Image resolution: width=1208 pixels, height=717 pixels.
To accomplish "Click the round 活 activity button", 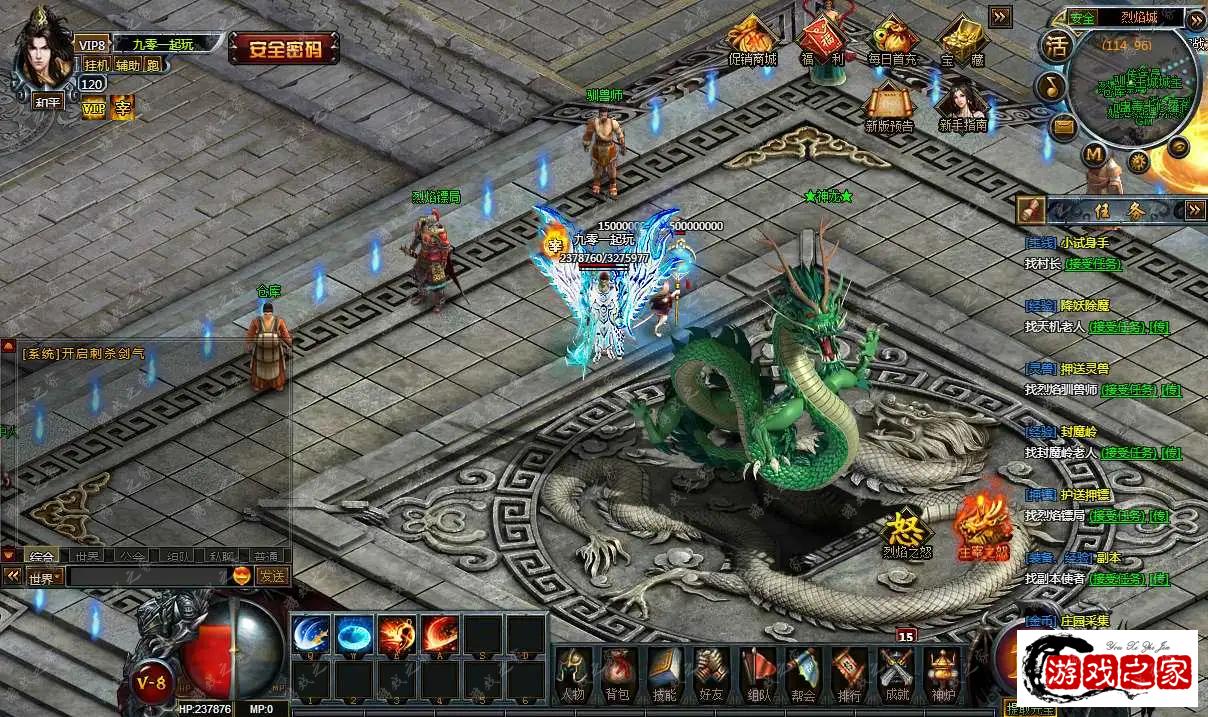I will tap(1056, 45).
